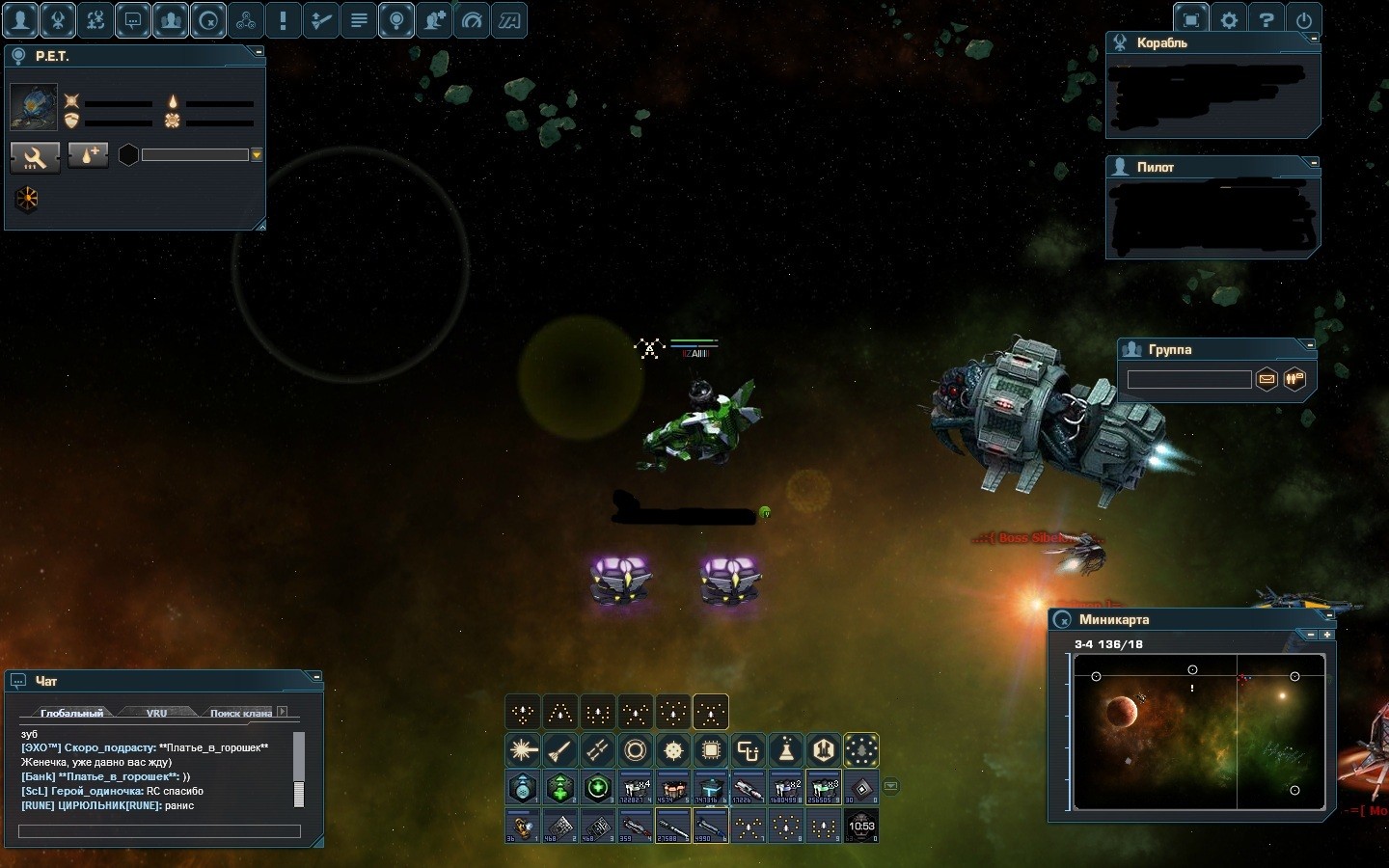Toggle fullscreen mode button
Image resolution: width=1389 pixels, height=868 pixels.
click(1191, 19)
